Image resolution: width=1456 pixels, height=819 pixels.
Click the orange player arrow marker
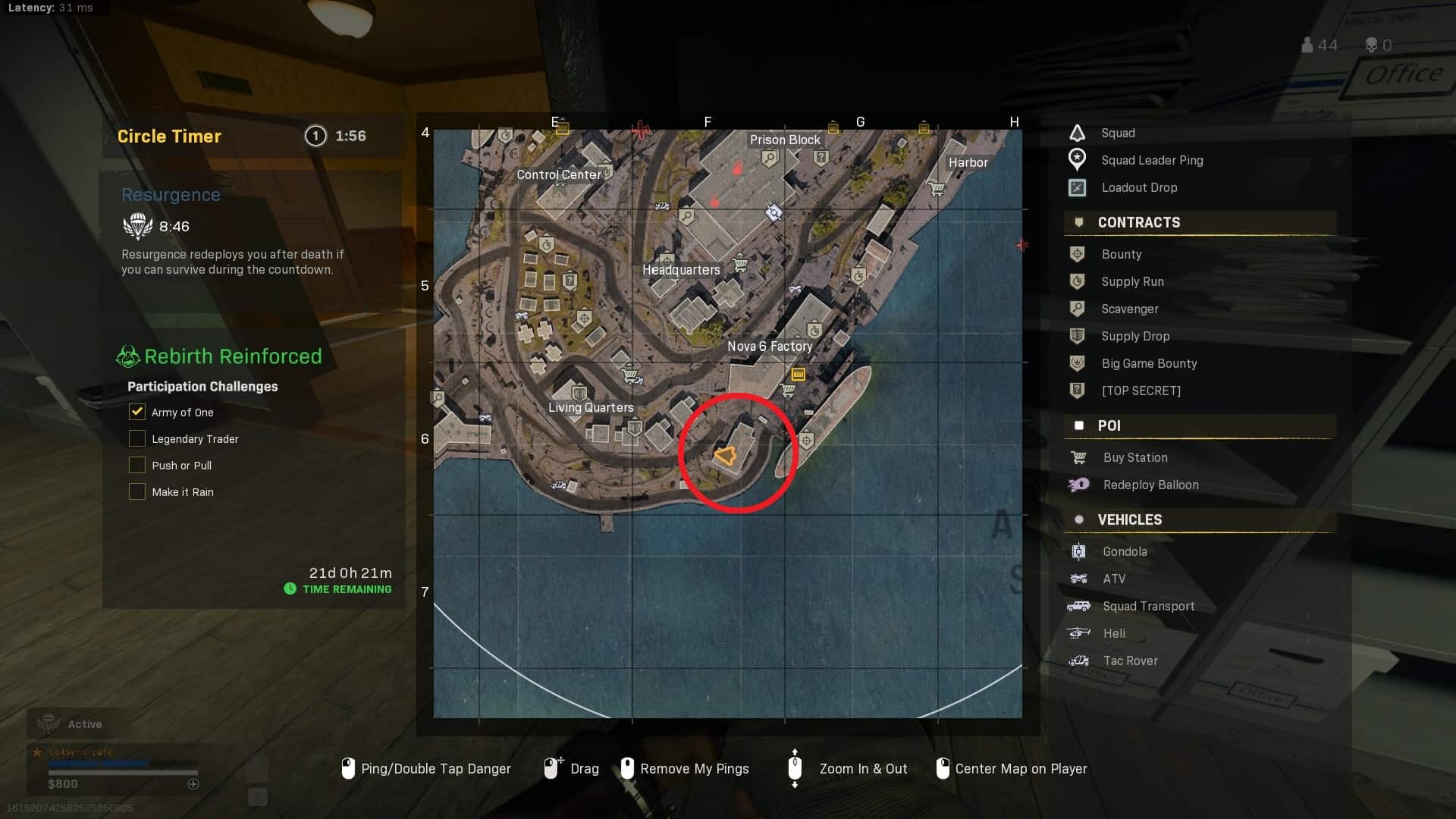coord(726,456)
